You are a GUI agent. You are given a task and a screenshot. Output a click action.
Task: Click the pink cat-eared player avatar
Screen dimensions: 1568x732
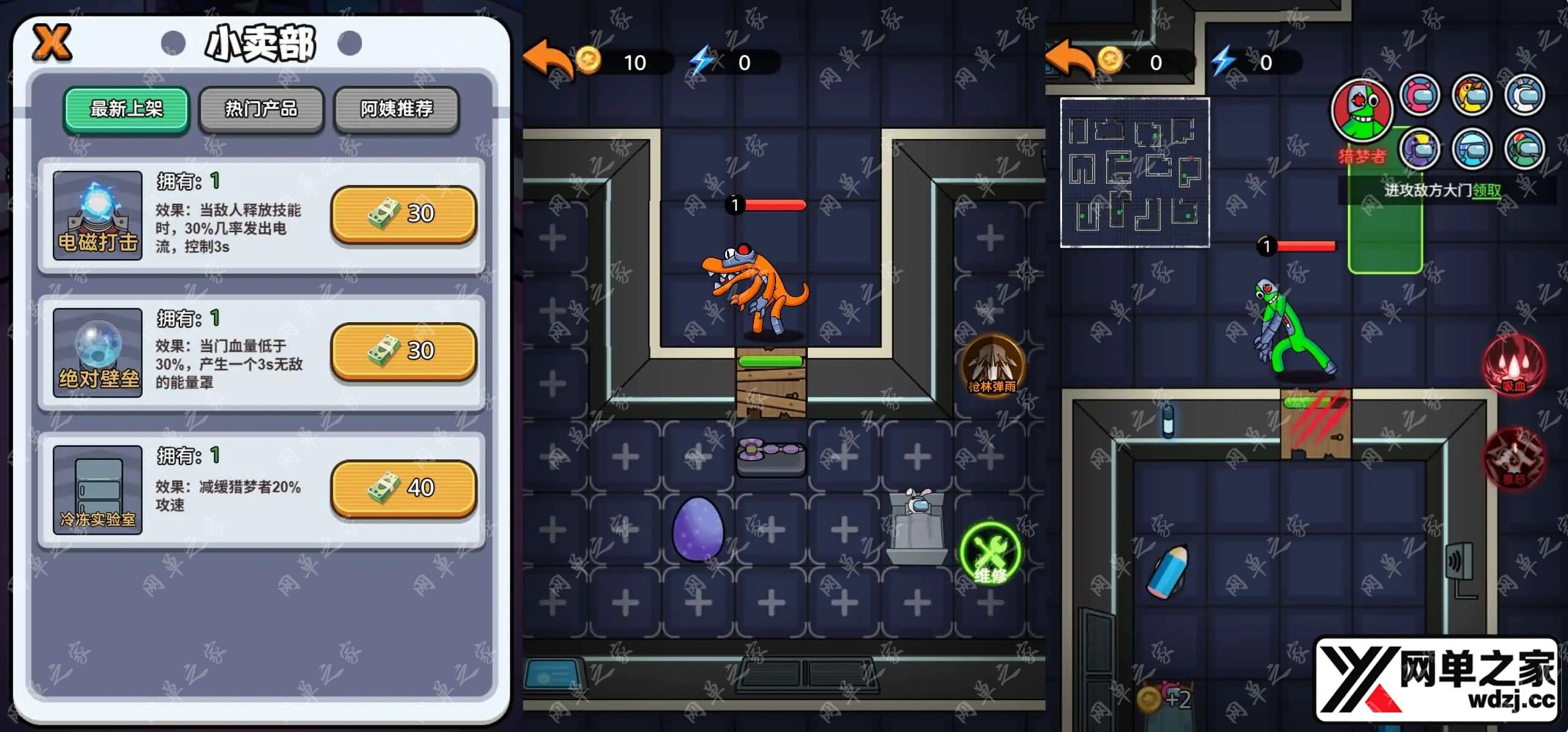(x=1420, y=96)
